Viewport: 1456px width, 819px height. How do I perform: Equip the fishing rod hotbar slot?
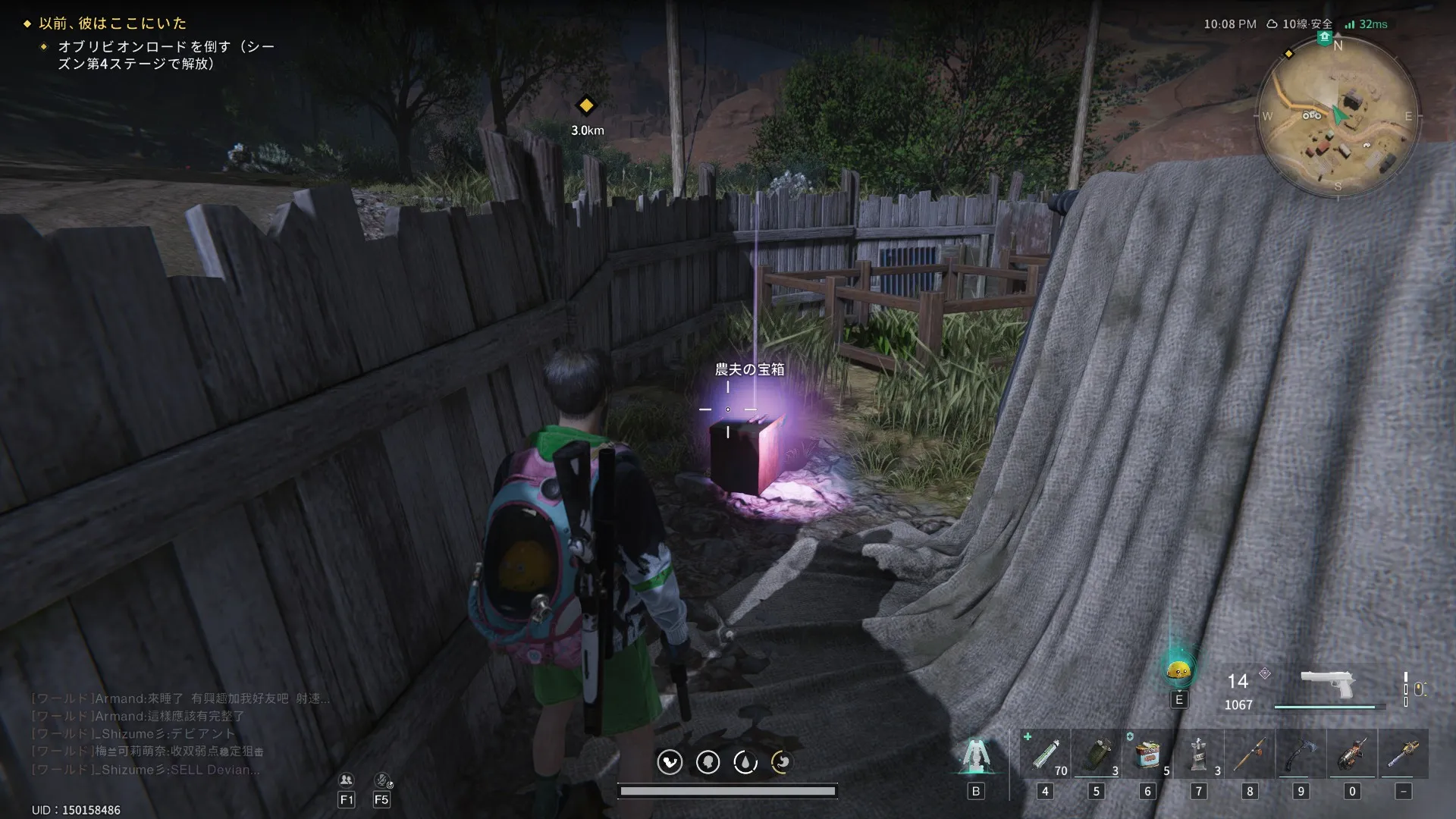tap(1250, 755)
